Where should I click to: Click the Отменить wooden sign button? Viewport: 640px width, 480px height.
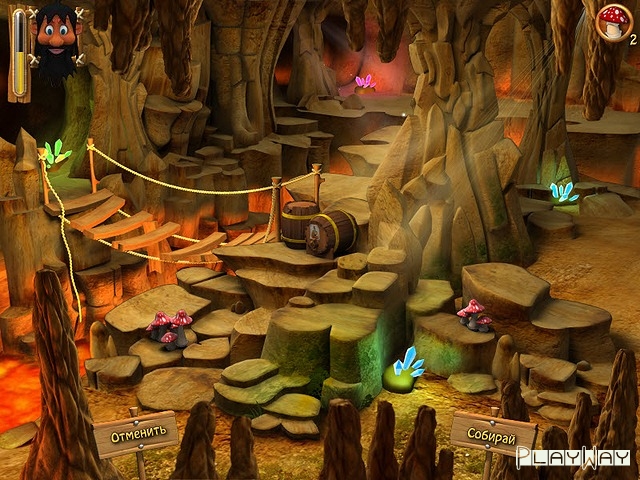click(x=135, y=434)
